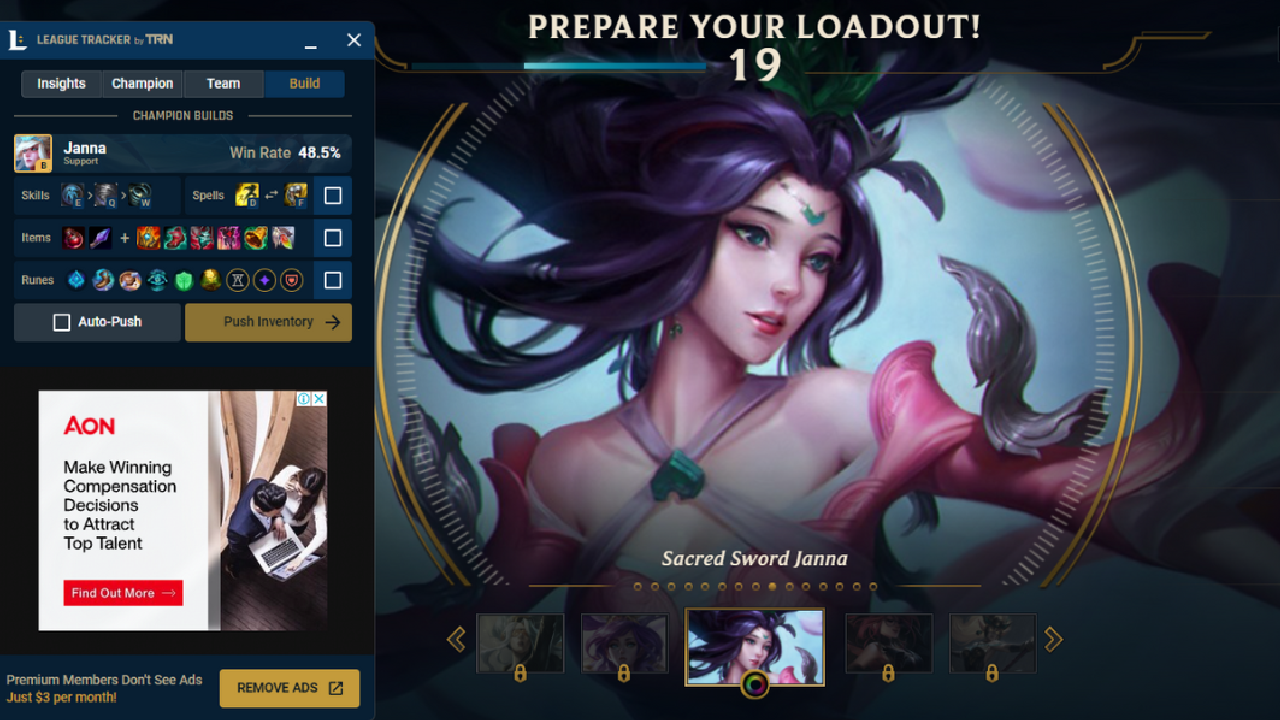Image resolution: width=1280 pixels, height=720 pixels.
Task: Select Janna's champion portrait icon
Action: click(x=33, y=152)
